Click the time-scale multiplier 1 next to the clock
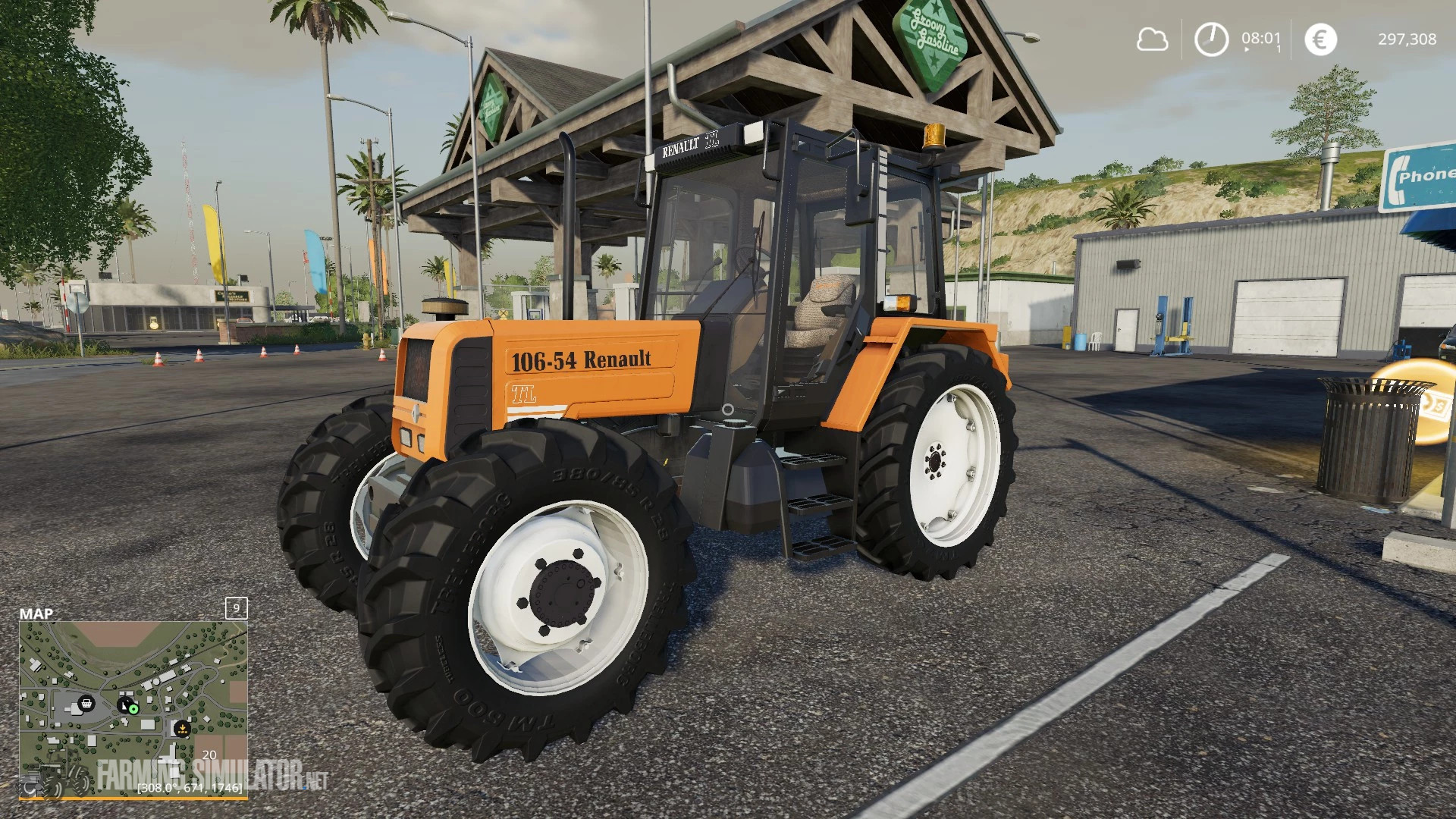The image size is (1456, 819). coord(1278,49)
